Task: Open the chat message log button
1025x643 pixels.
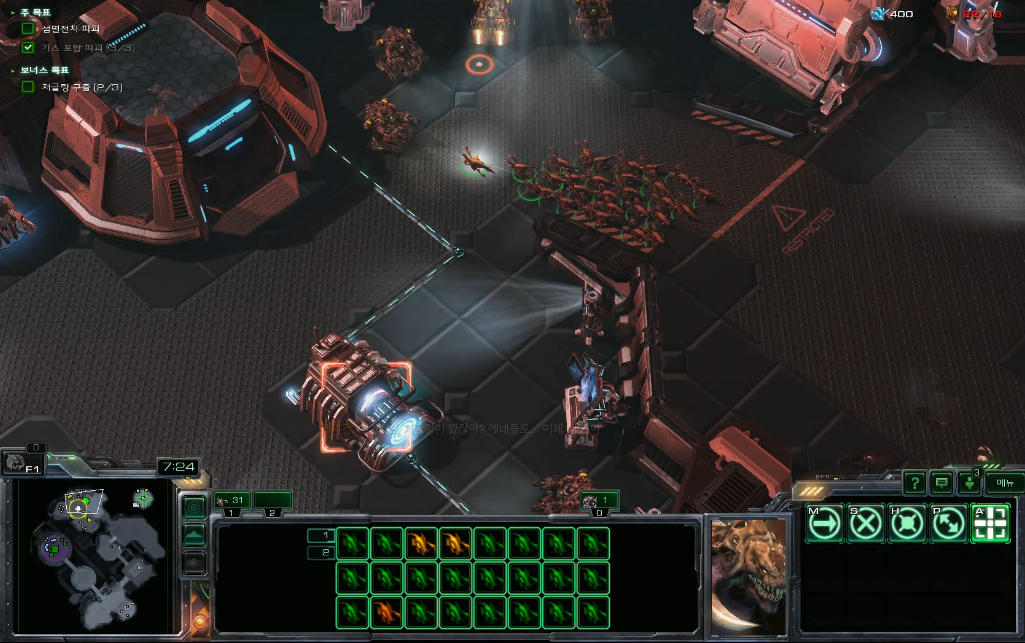Action: tap(940, 483)
